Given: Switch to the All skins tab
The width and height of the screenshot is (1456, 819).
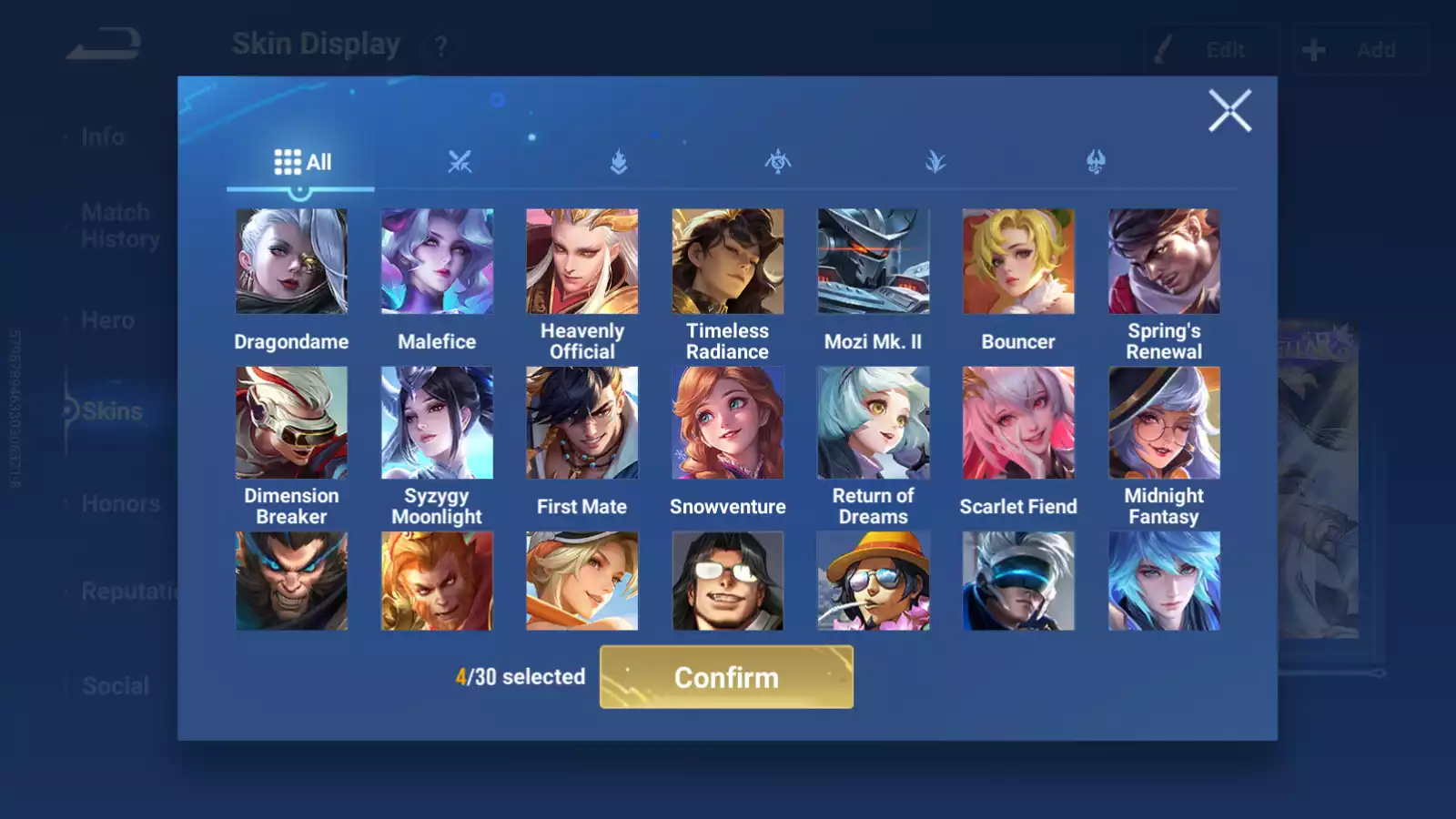Looking at the screenshot, I should [302, 163].
